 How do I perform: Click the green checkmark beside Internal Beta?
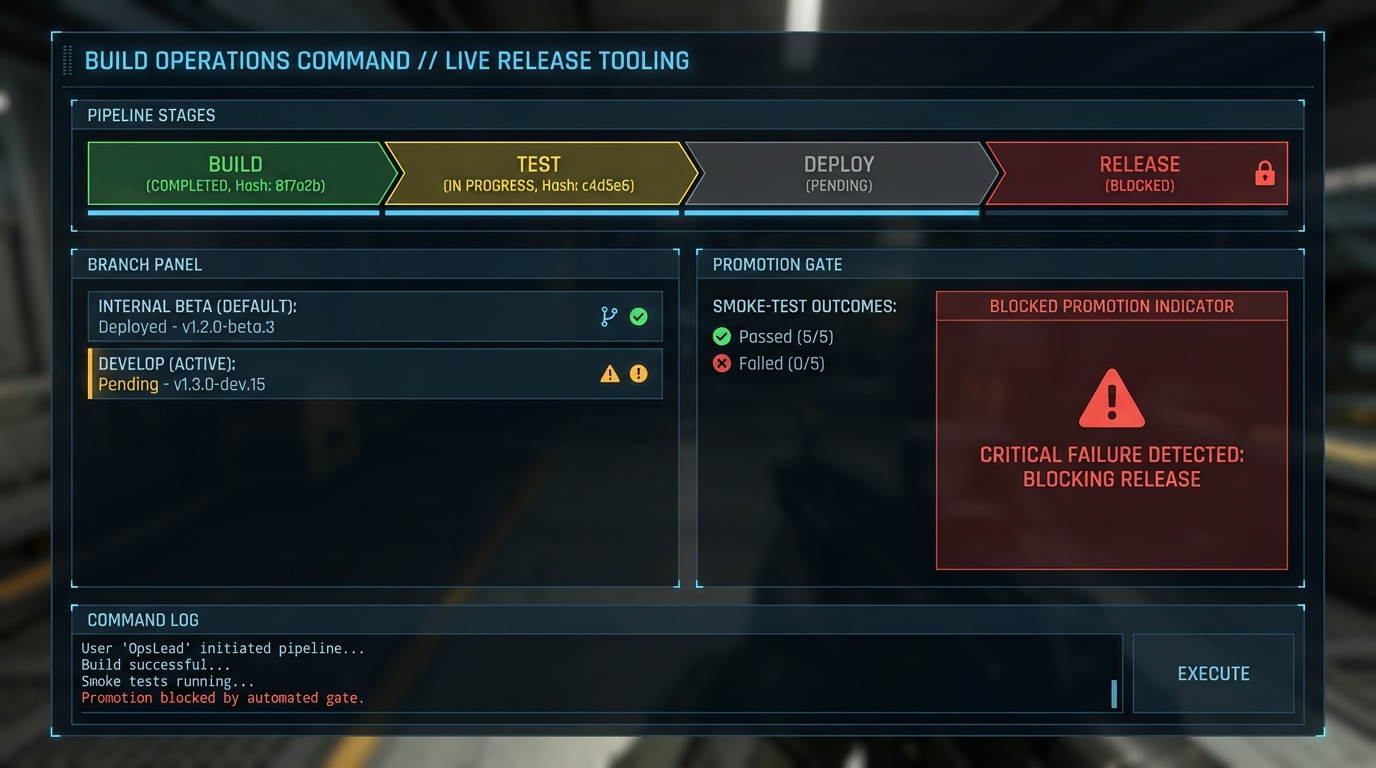pos(640,316)
